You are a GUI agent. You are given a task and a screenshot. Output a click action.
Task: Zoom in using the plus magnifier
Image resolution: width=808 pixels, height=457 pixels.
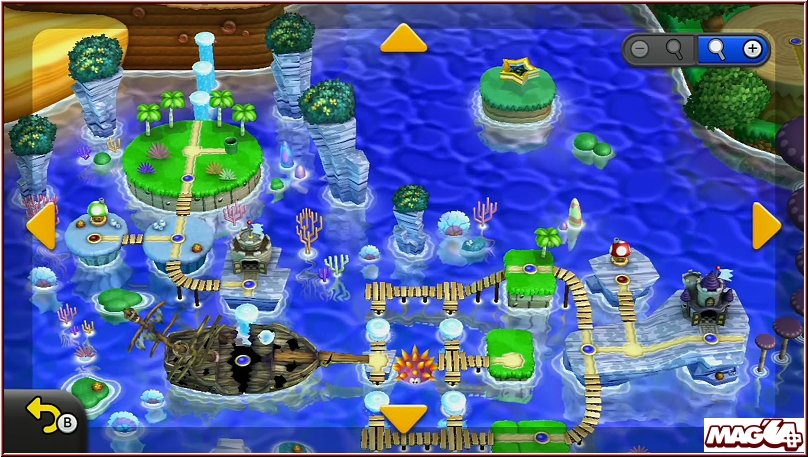pyautogui.click(x=733, y=48)
